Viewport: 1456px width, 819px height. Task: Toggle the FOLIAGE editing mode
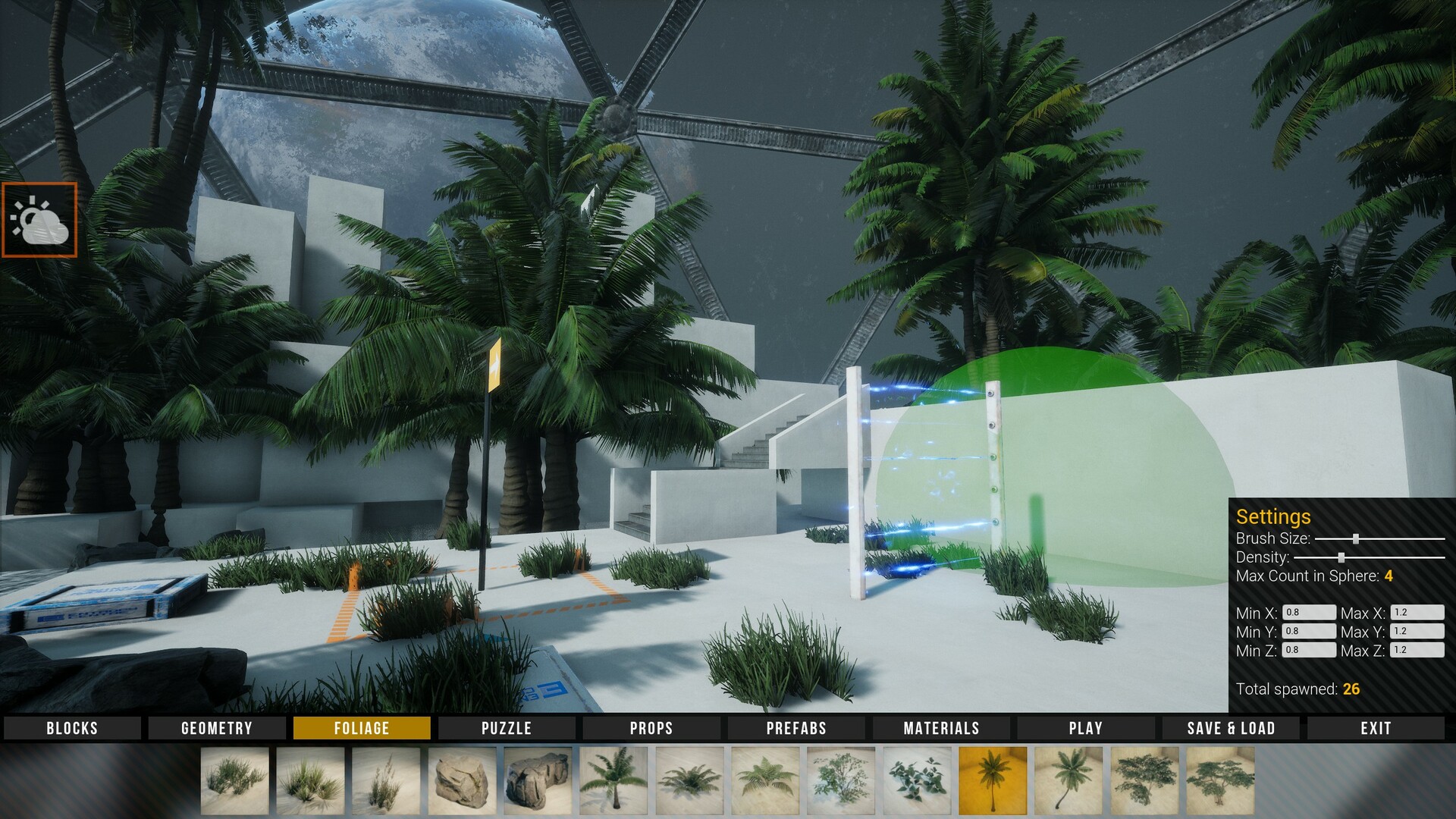click(362, 728)
